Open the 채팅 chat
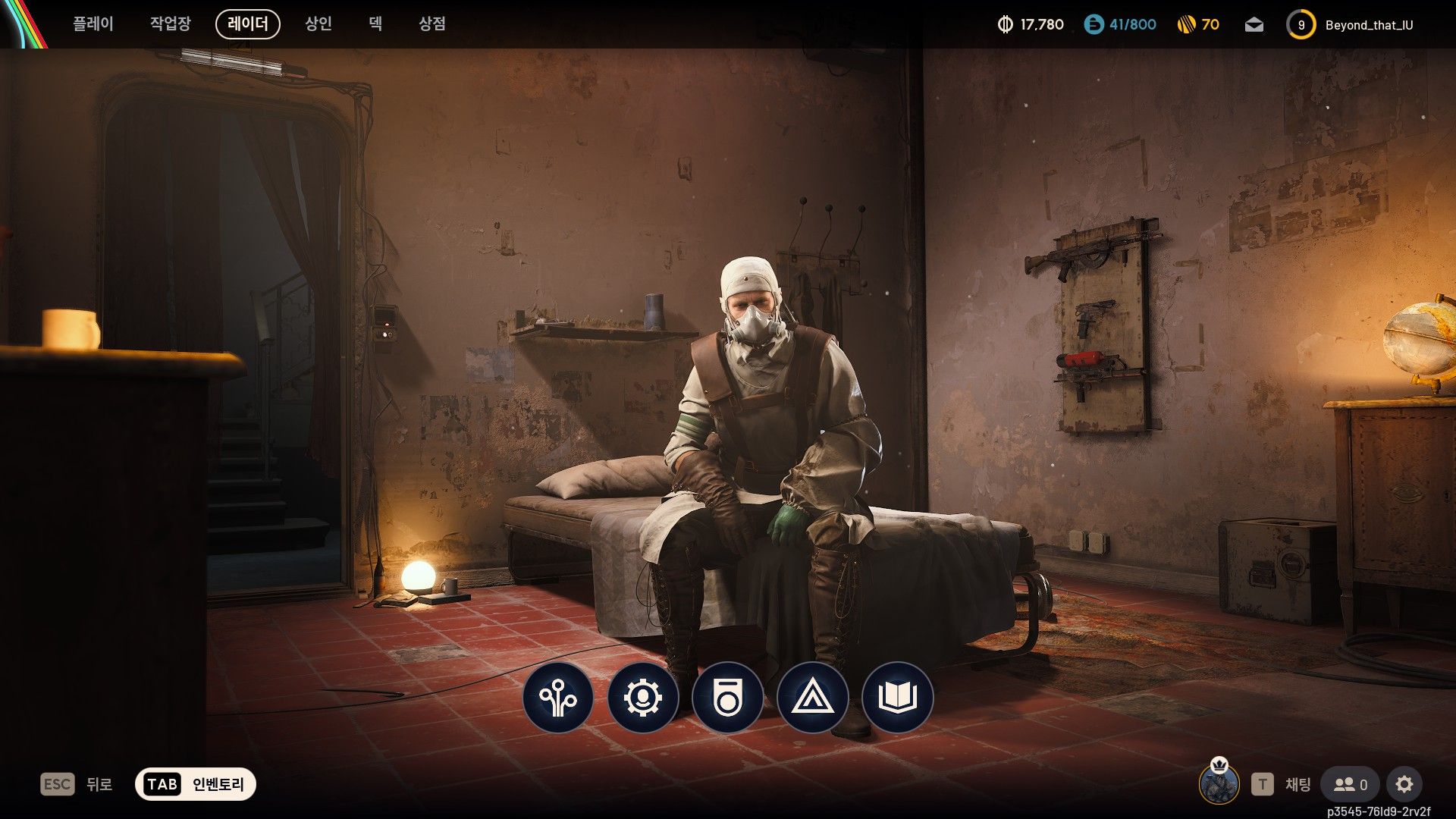Image resolution: width=1456 pixels, height=819 pixels. tap(1287, 784)
